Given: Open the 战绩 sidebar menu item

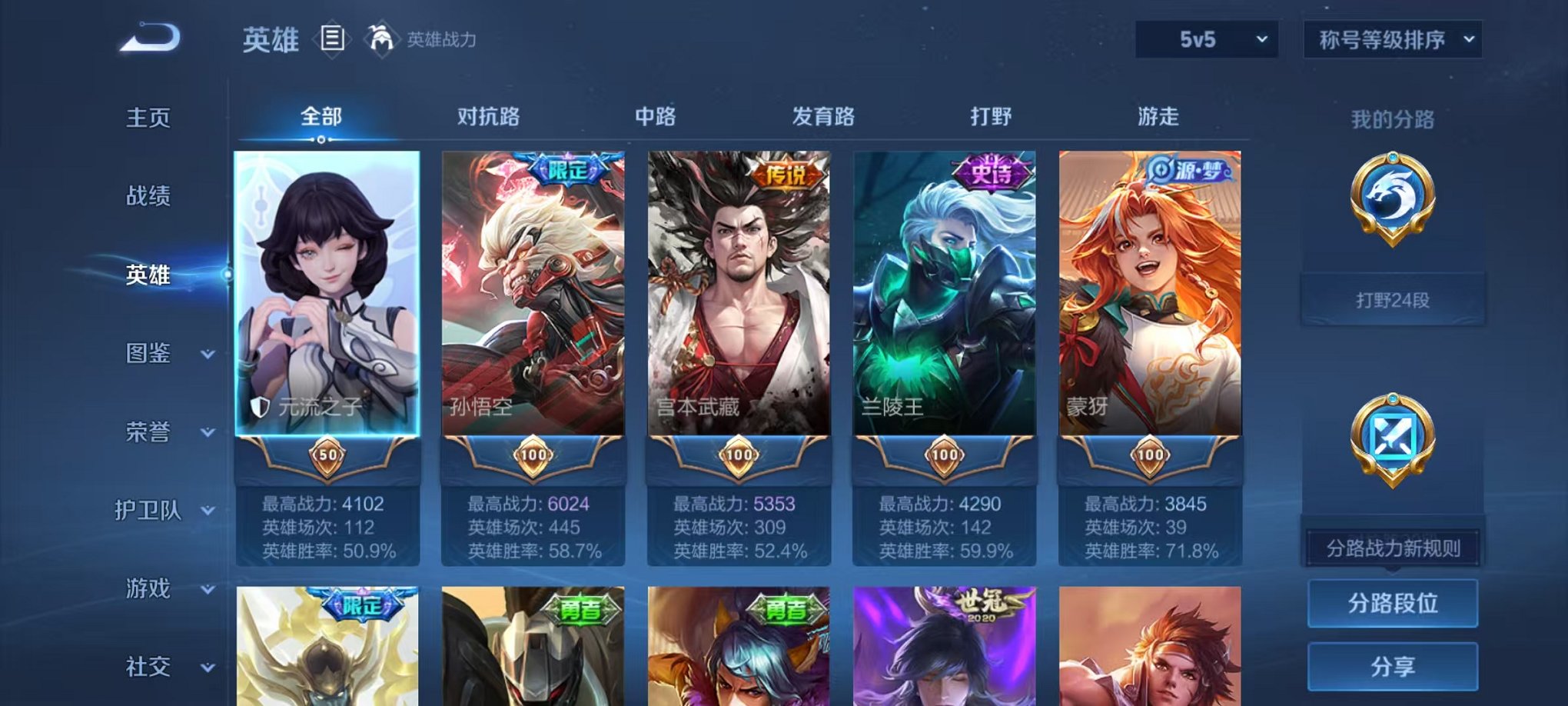Looking at the screenshot, I should pyautogui.click(x=147, y=197).
